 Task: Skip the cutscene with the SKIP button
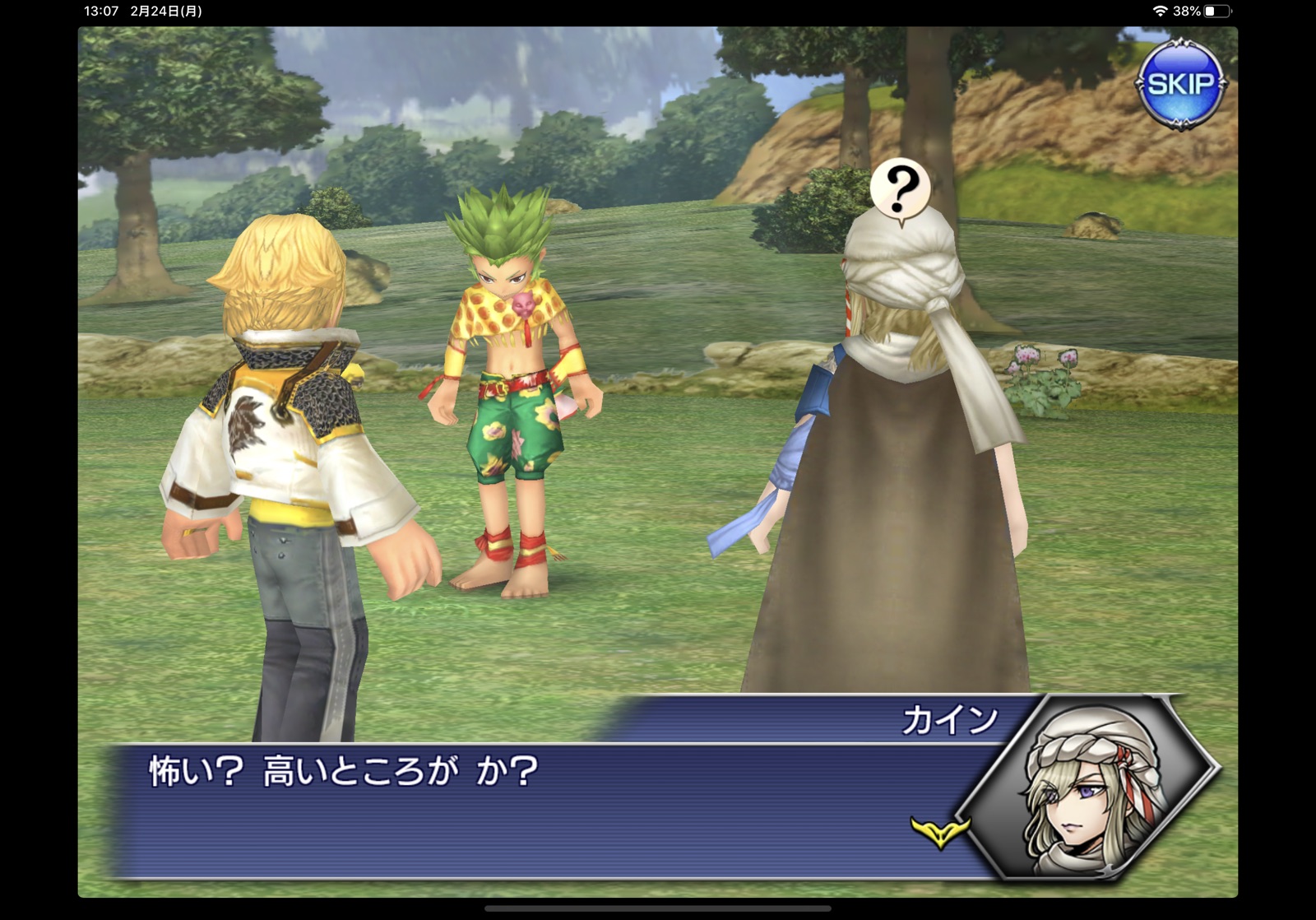click(1180, 84)
